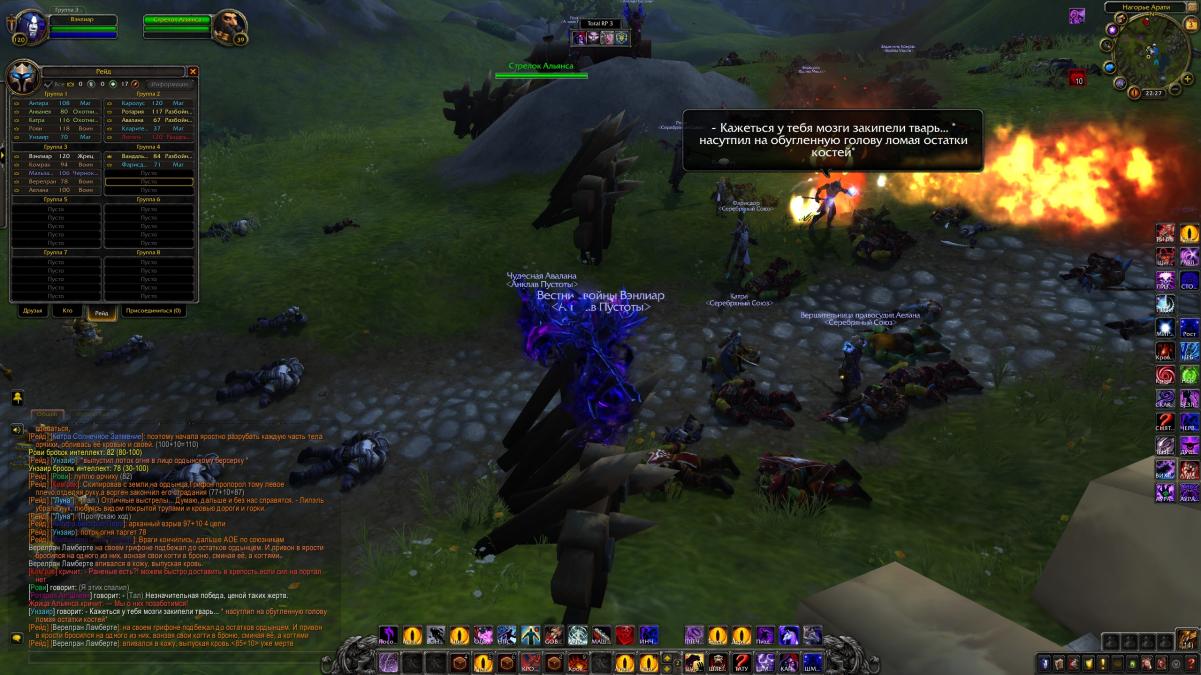Viewport: 1201px width, 675px height.
Task: Close the Рейд raid window
Action: tap(193, 72)
